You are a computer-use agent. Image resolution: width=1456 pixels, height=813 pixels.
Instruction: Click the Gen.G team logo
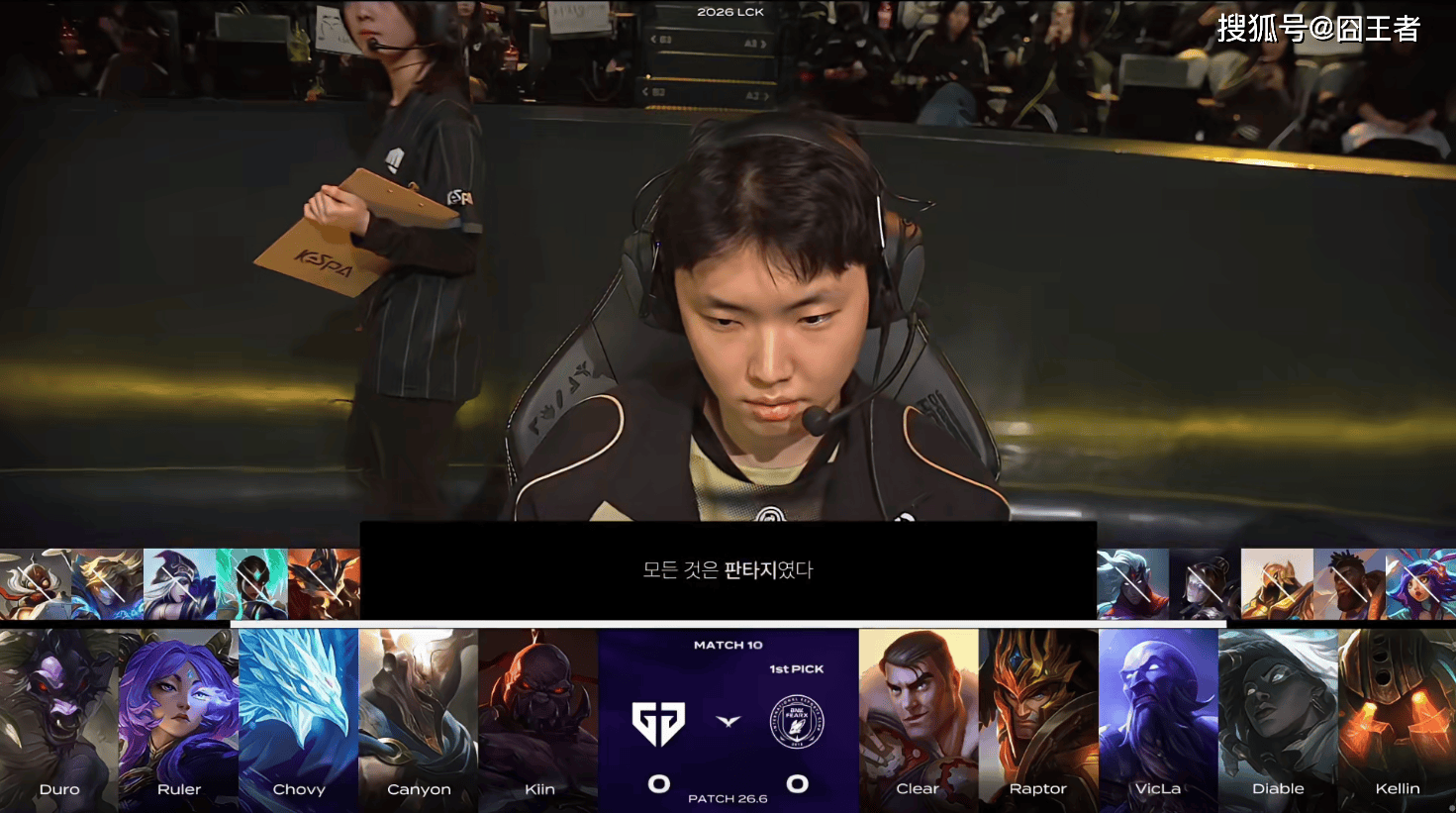click(659, 724)
